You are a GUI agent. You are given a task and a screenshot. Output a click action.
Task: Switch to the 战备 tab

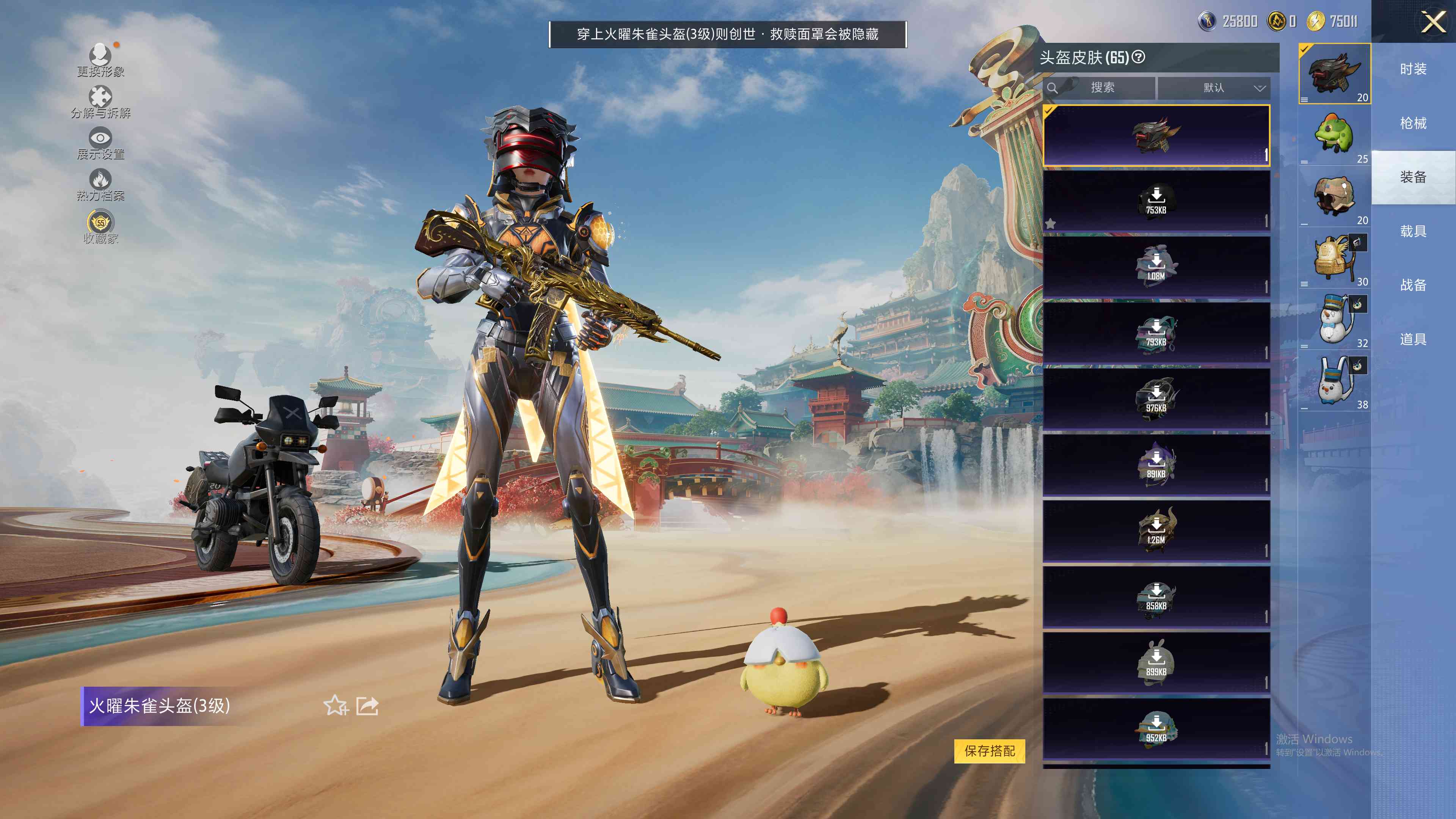(1413, 285)
